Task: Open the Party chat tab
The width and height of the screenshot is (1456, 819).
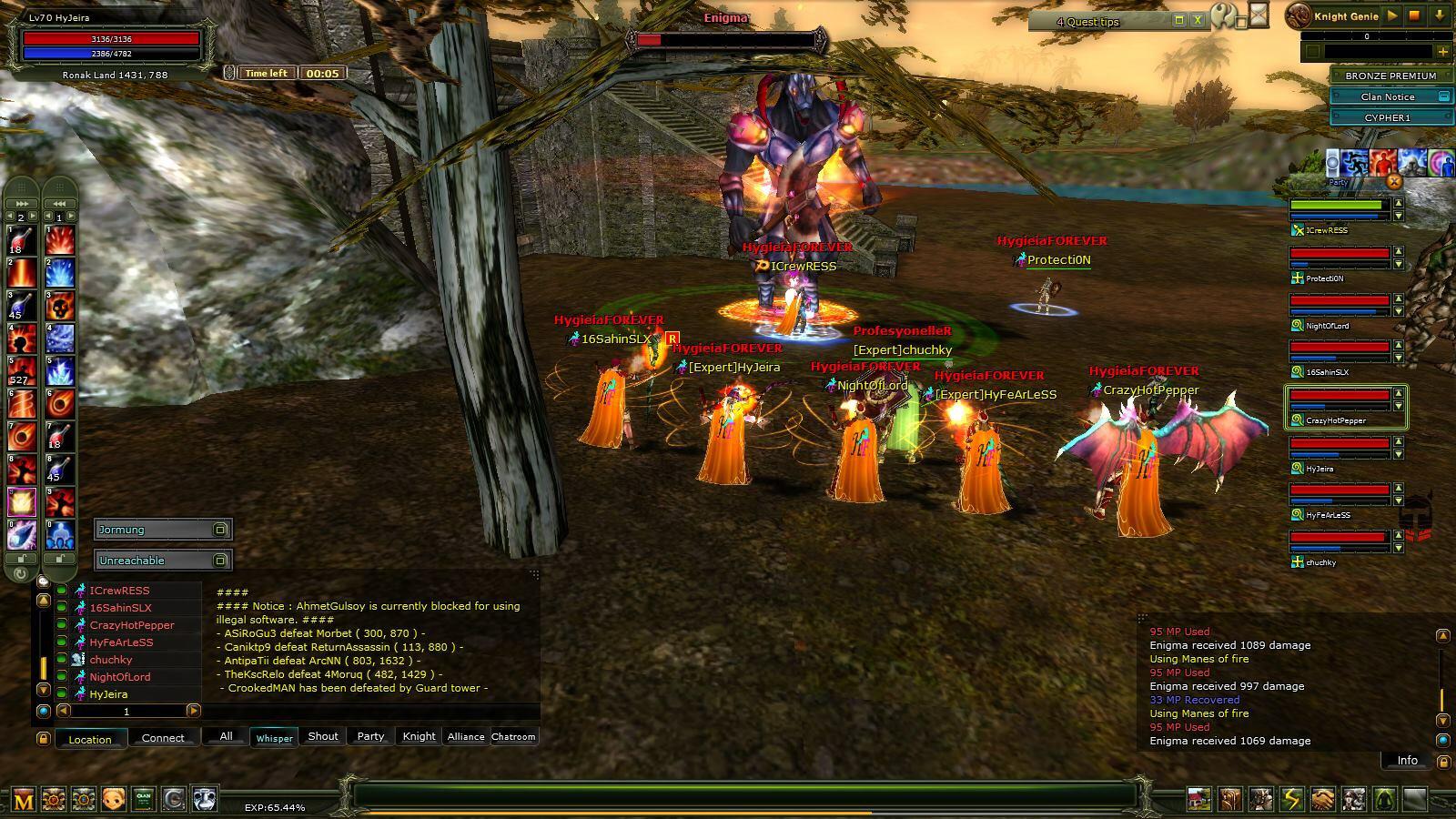Action: [370, 736]
